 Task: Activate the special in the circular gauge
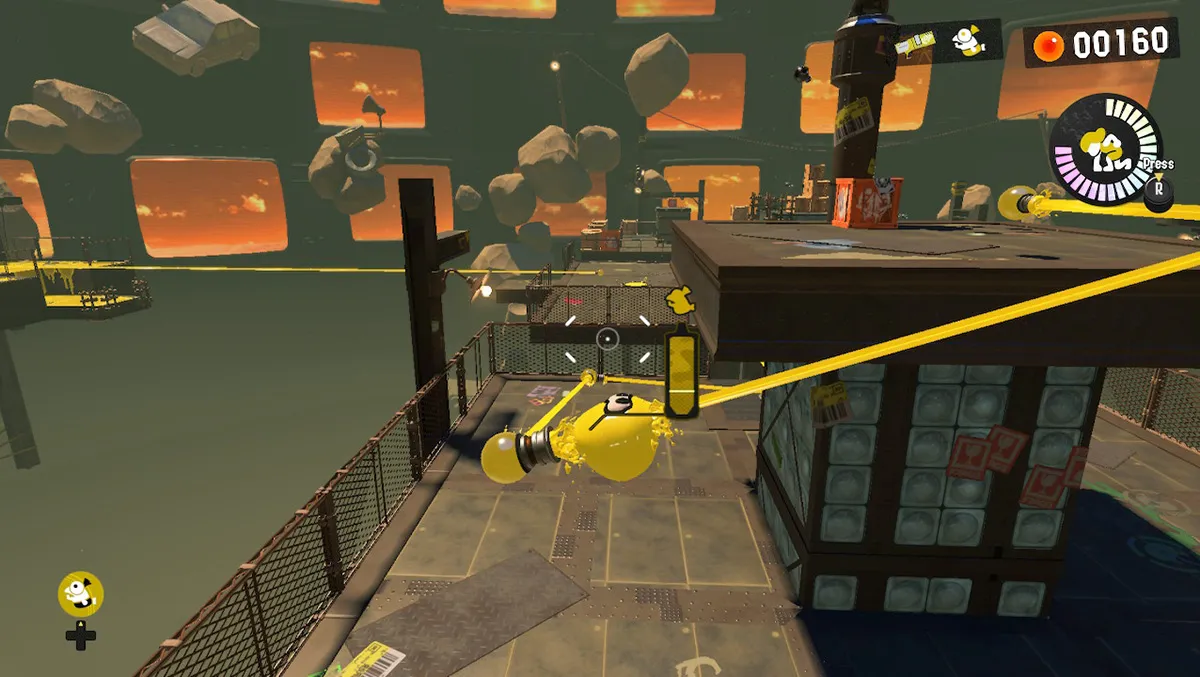point(1105,150)
